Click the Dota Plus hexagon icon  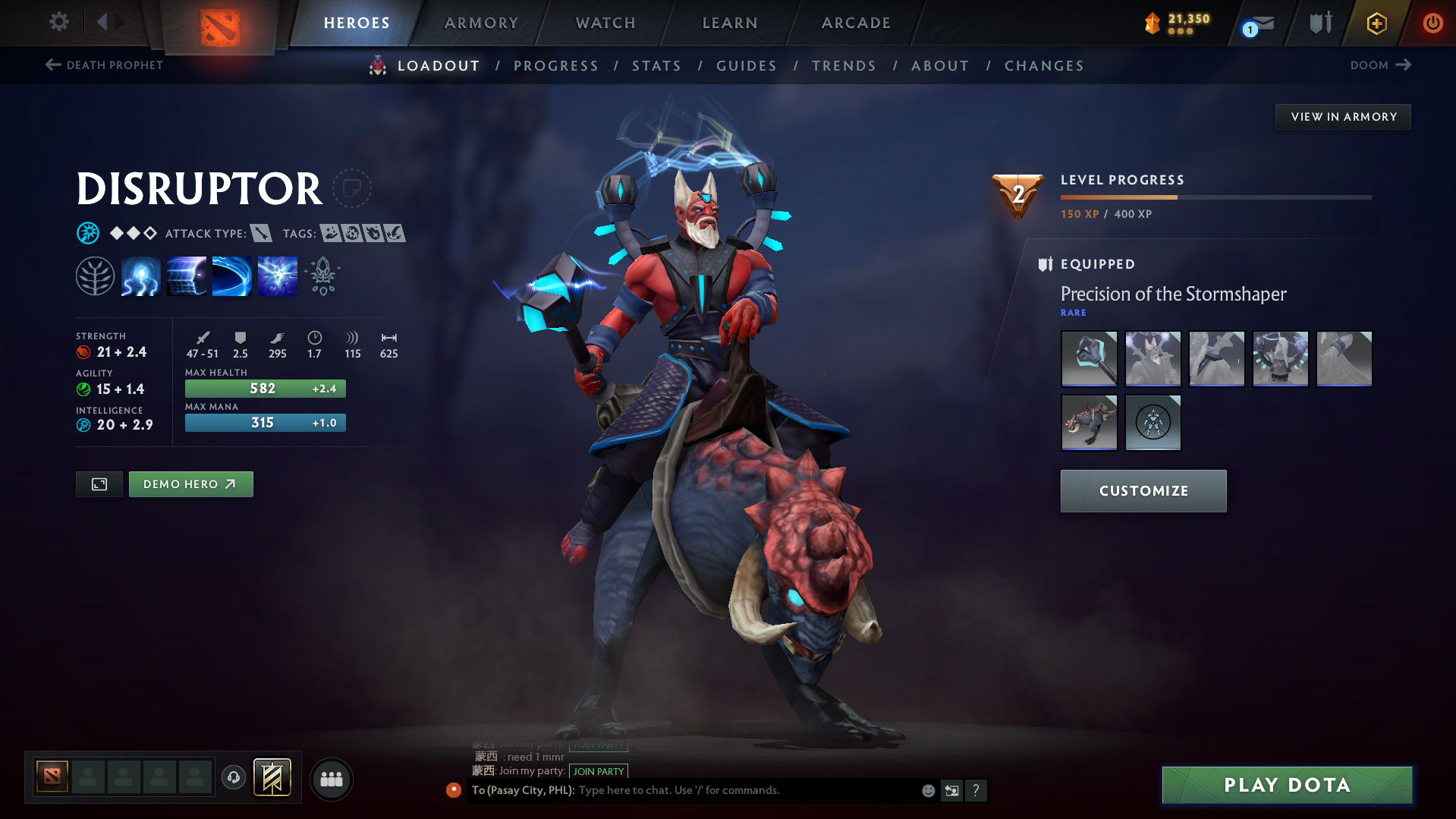click(x=1376, y=23)
